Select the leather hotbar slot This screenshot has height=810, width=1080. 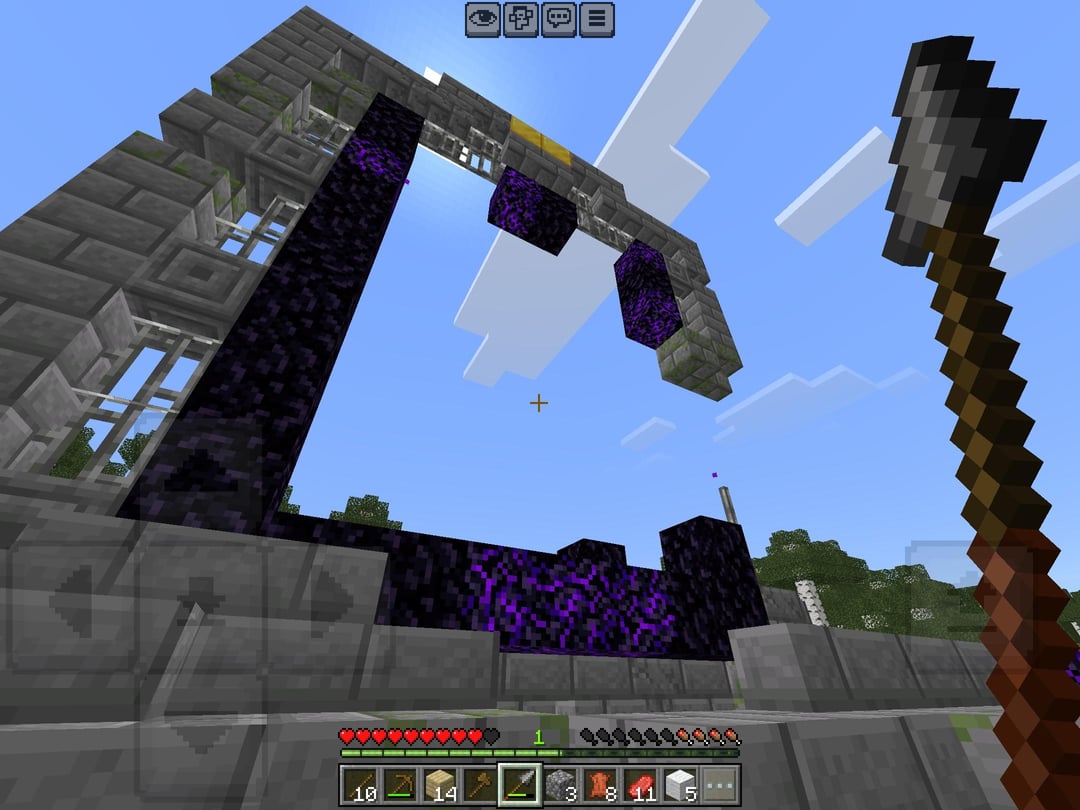(x=600, y=785)
